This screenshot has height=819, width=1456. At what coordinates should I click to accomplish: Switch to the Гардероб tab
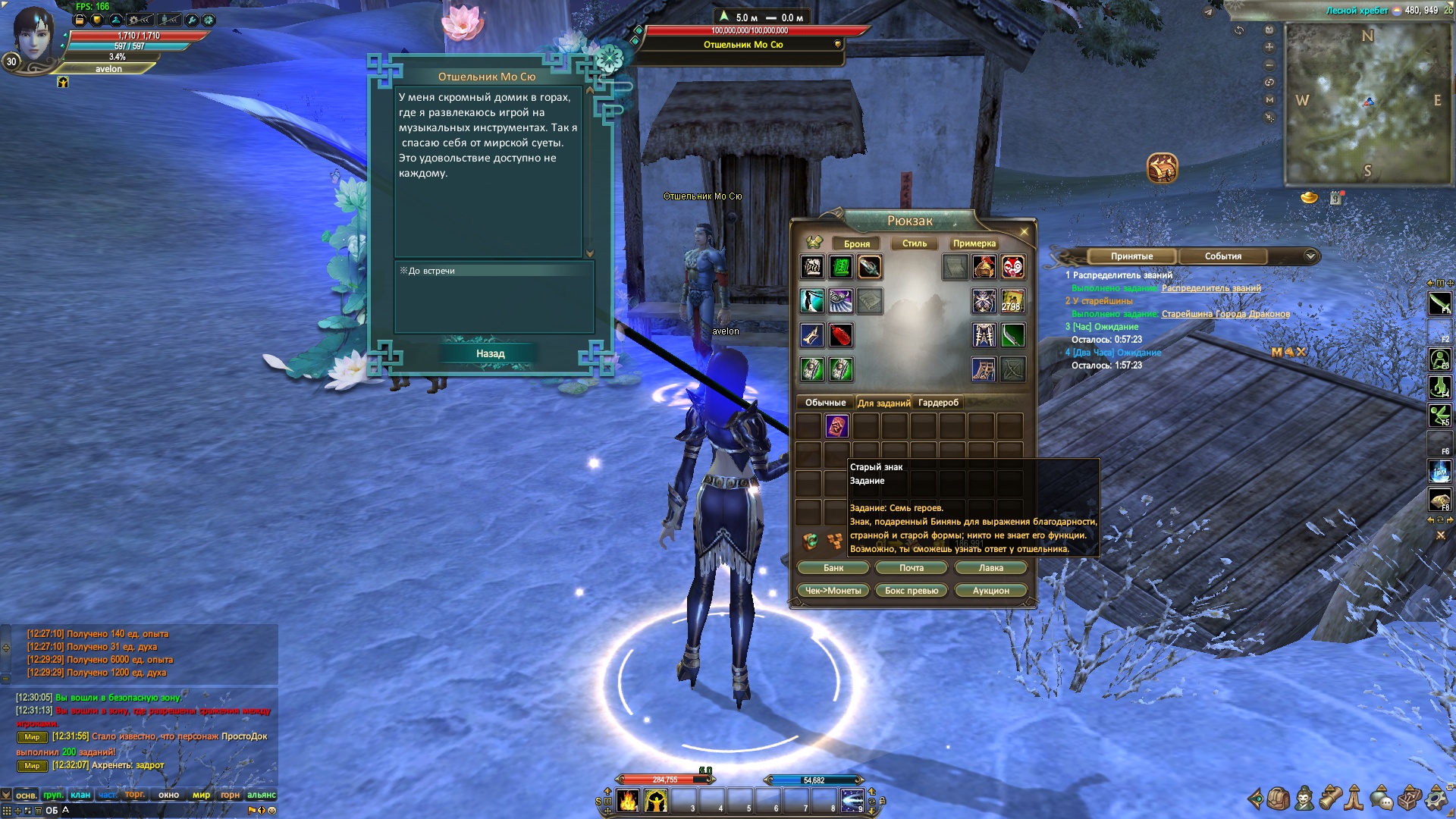[x=938, y=403]
